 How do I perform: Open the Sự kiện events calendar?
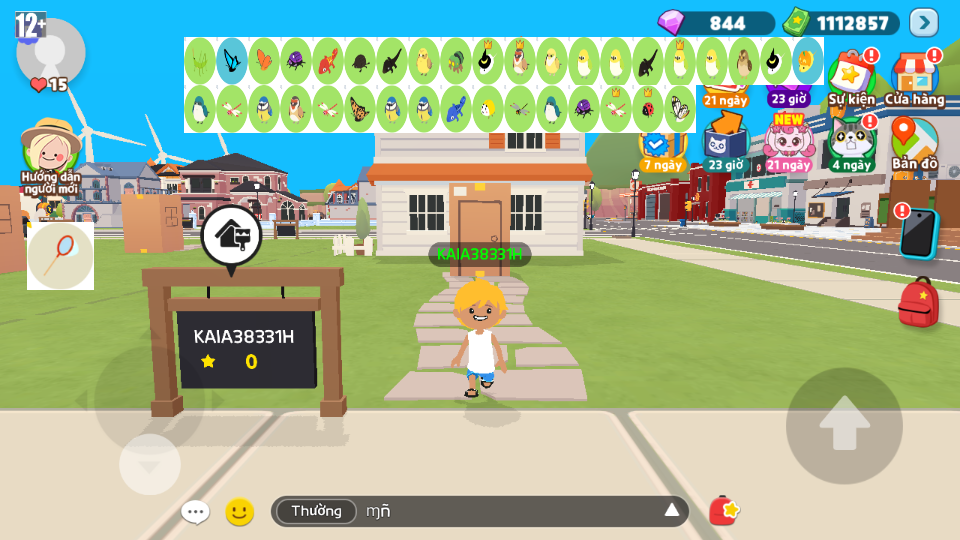851,76
